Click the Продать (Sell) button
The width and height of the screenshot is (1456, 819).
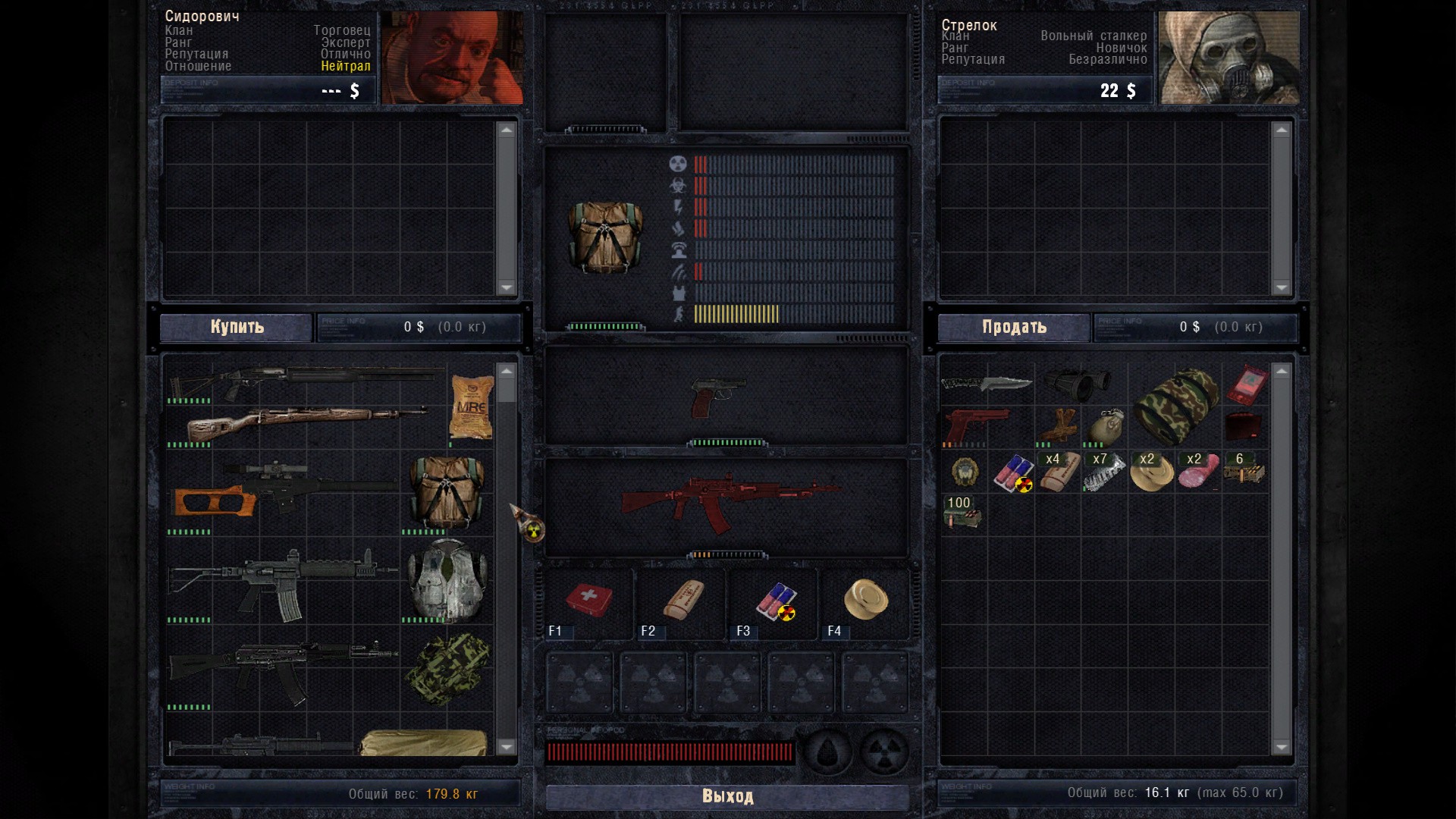point(1014,327)
